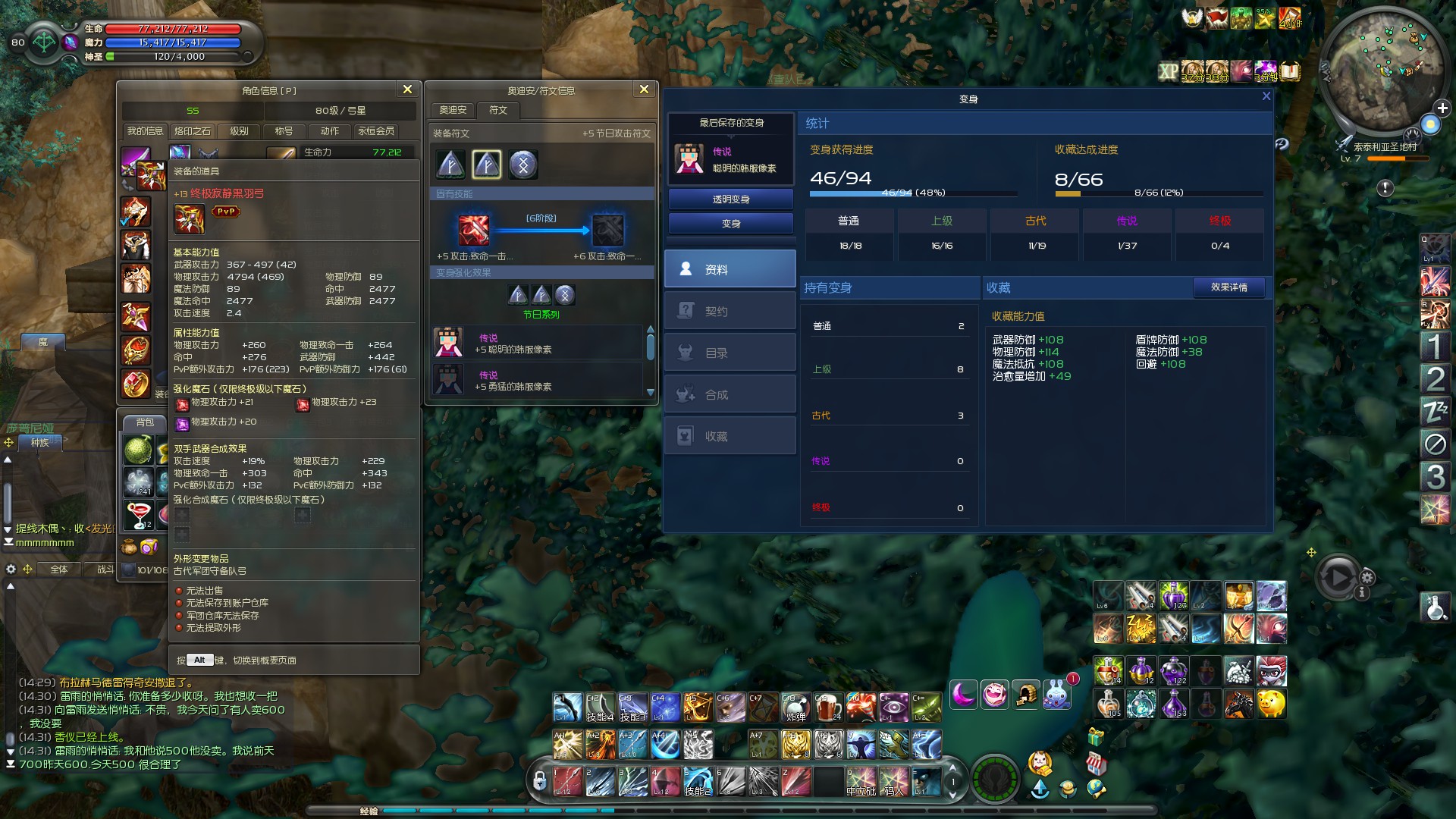Switch to the 永恒会员 tab
The image size is (1456, 819).
(376, 131)
